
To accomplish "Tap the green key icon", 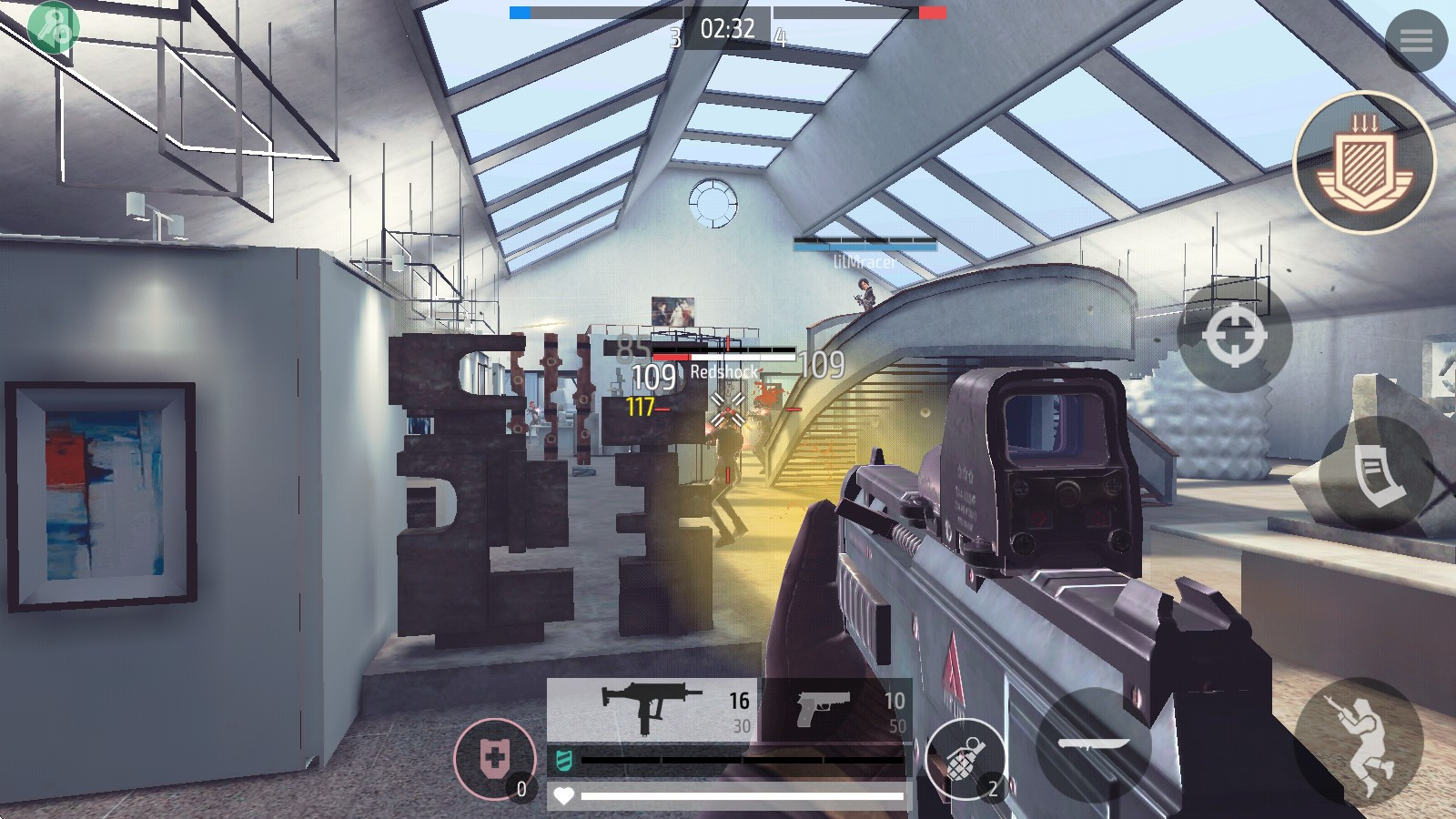I will click(x=53, y=25).
